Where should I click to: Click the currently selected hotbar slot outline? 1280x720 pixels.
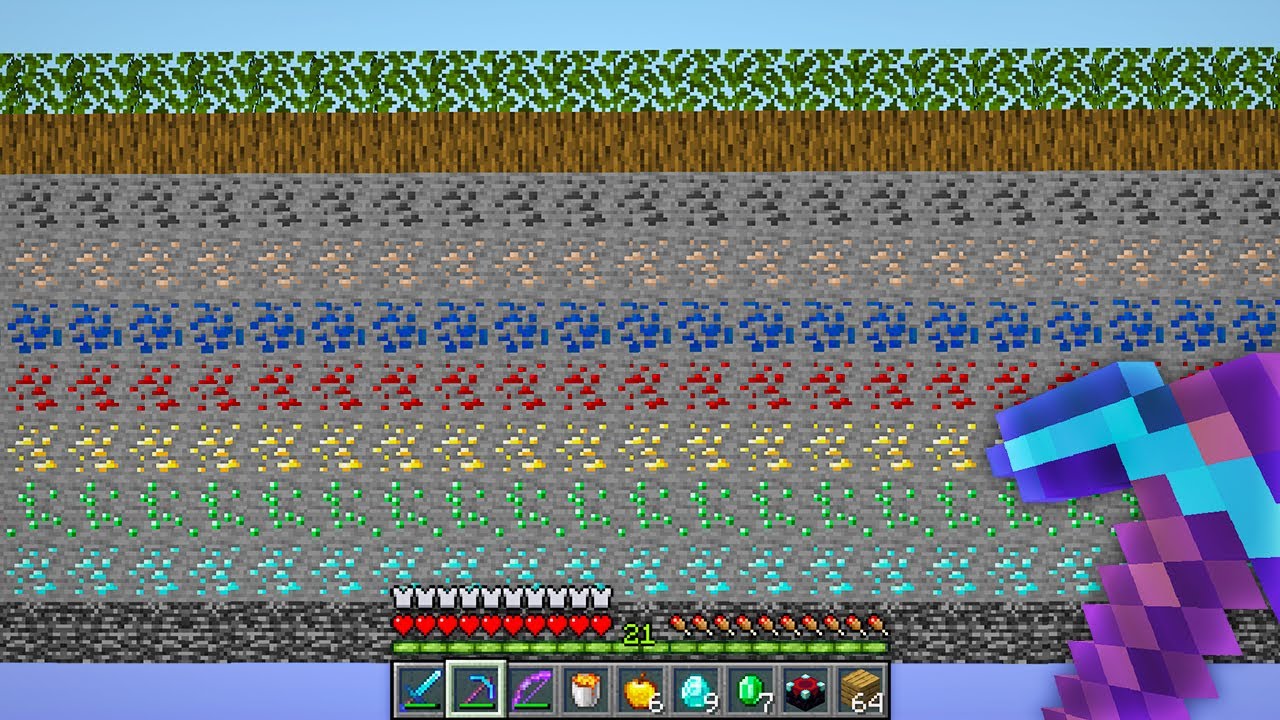[478, 691]
